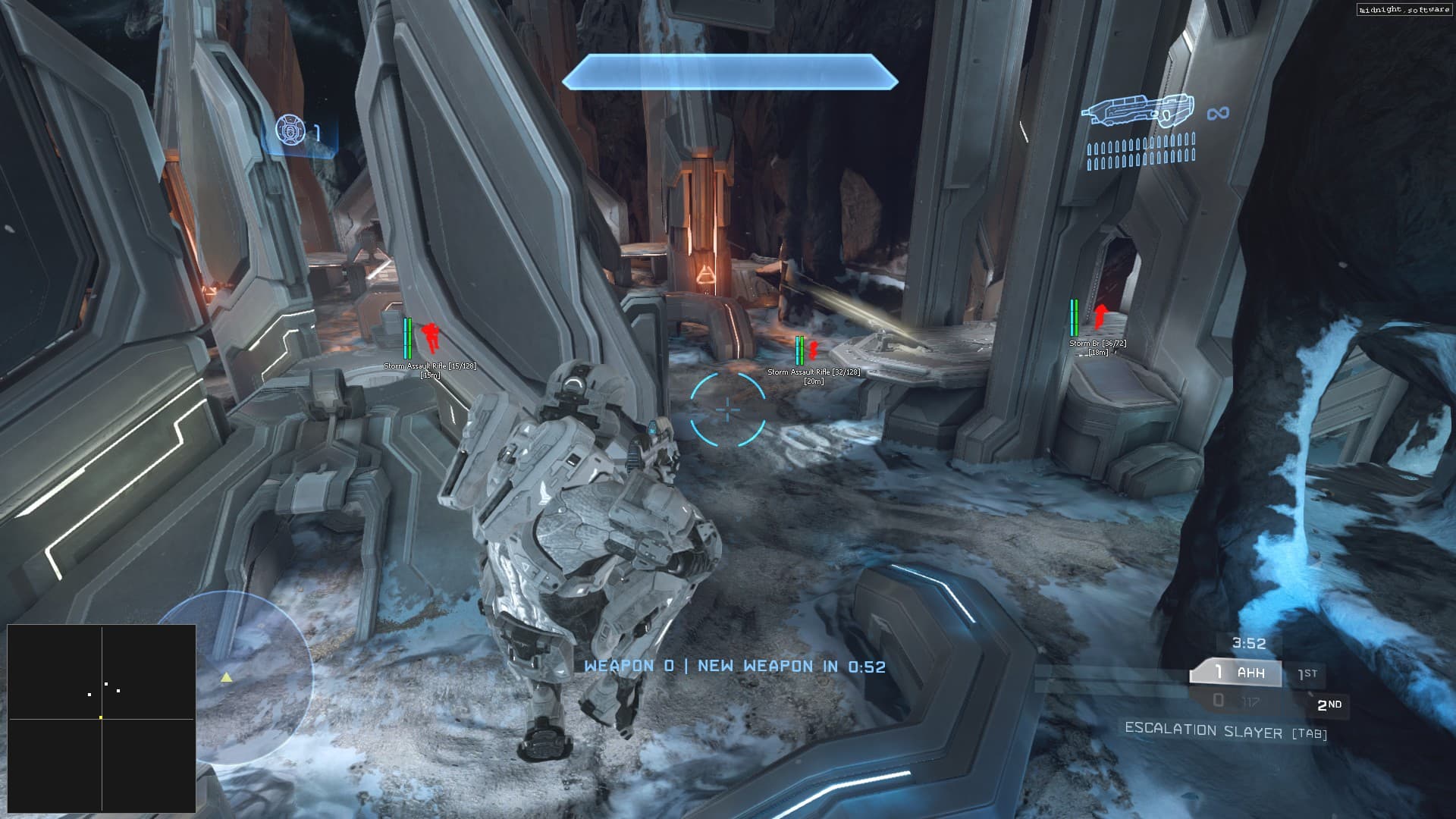
Task: Select the frag grenade icon
Action: pyautogui.click(x=290, y=131)
